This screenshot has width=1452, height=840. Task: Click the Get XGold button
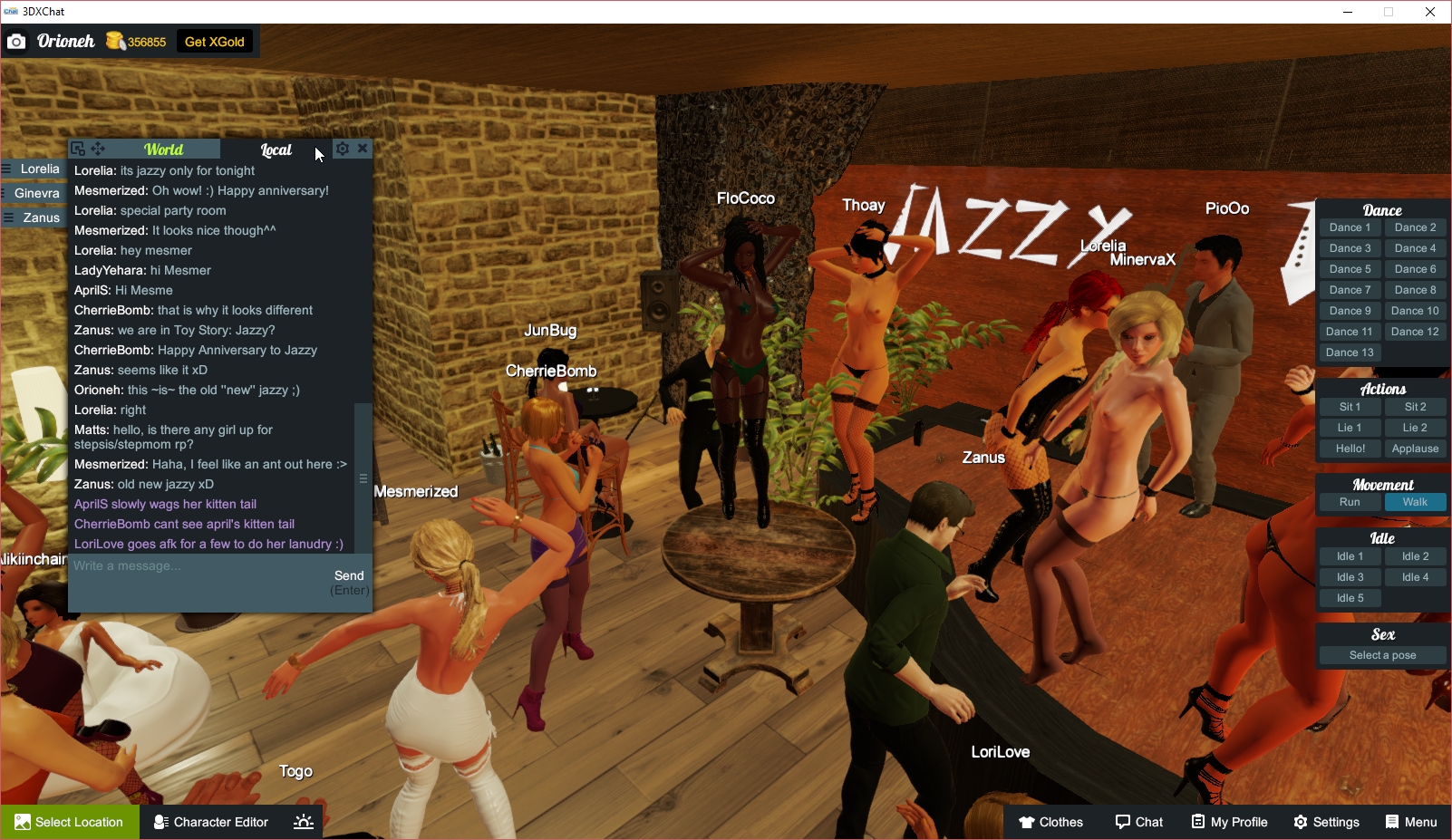(214, 41)
